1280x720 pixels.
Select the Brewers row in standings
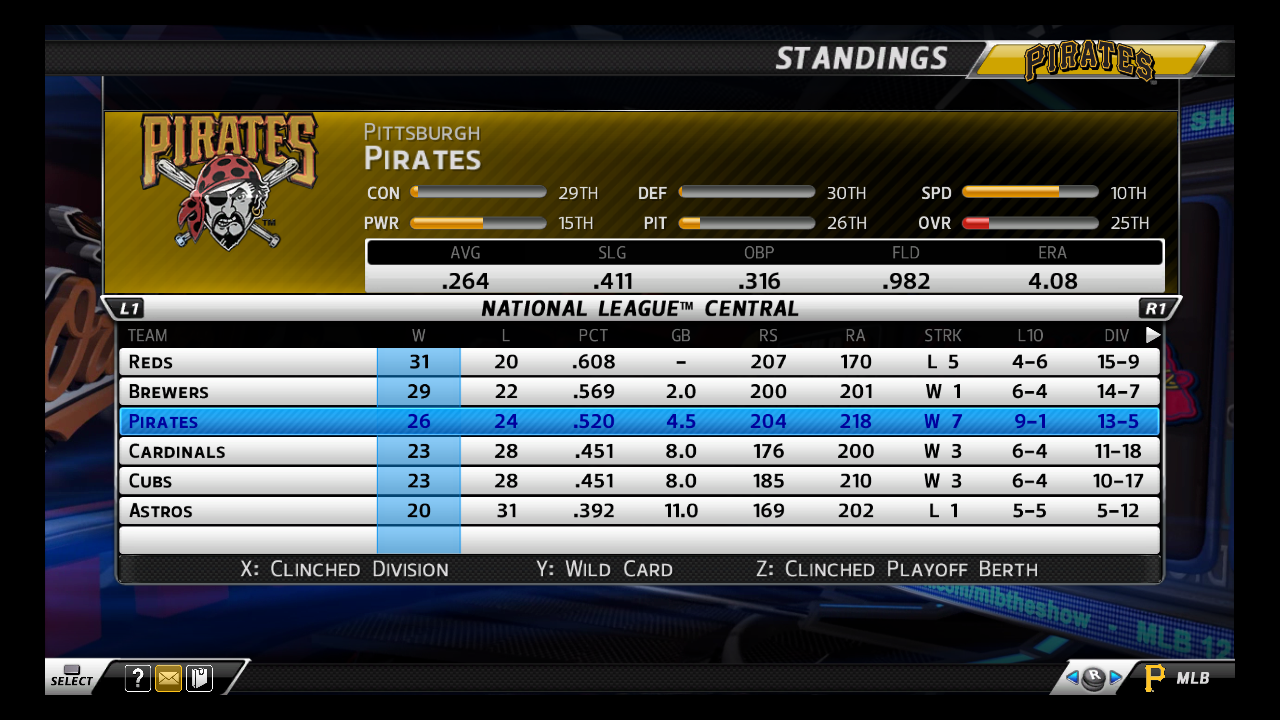pyautogui.click(x=639, y=391)
